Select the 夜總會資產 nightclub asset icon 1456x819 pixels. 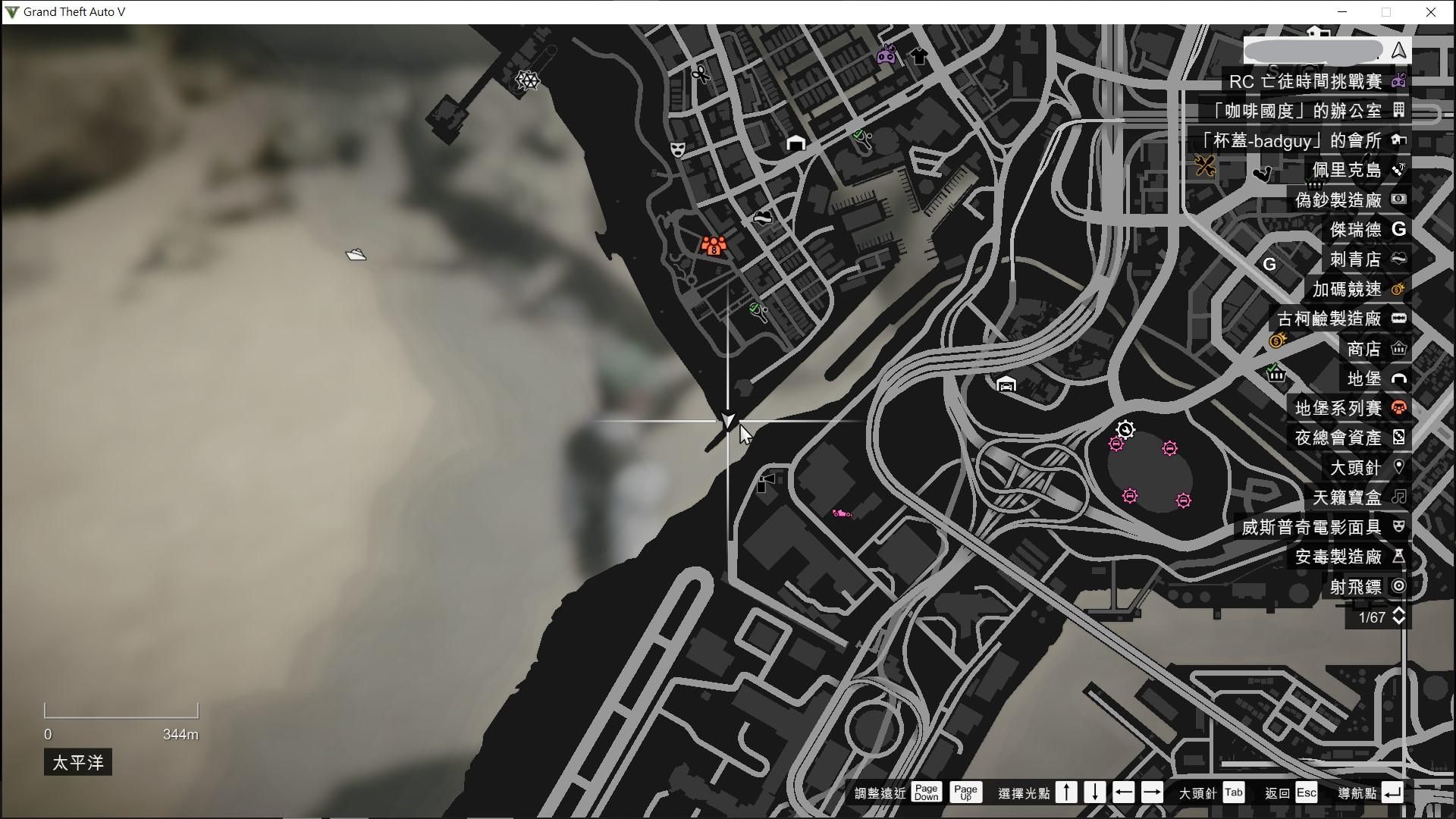[x=1399, y=438]
